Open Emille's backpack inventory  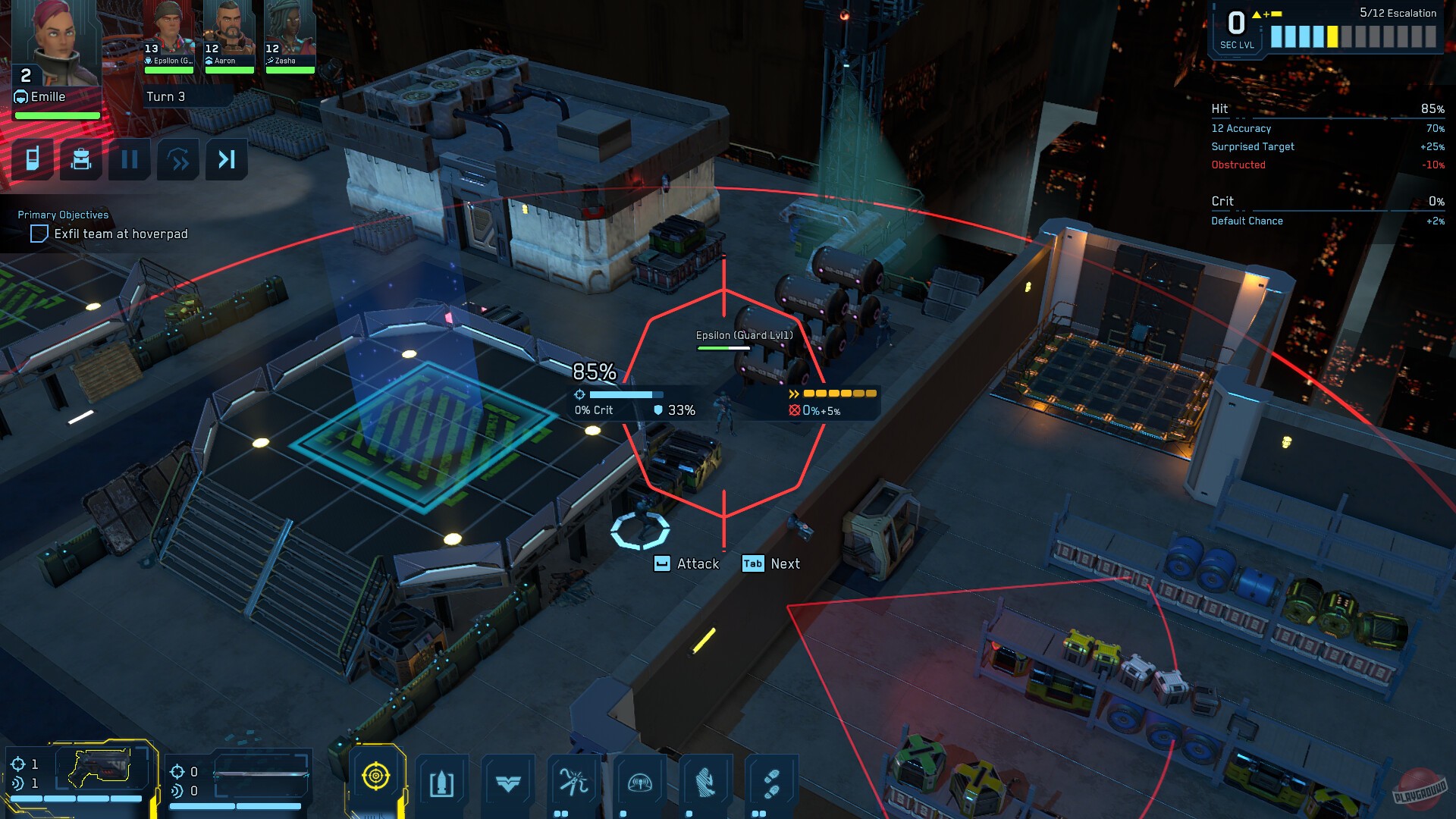tap(81, 159)
